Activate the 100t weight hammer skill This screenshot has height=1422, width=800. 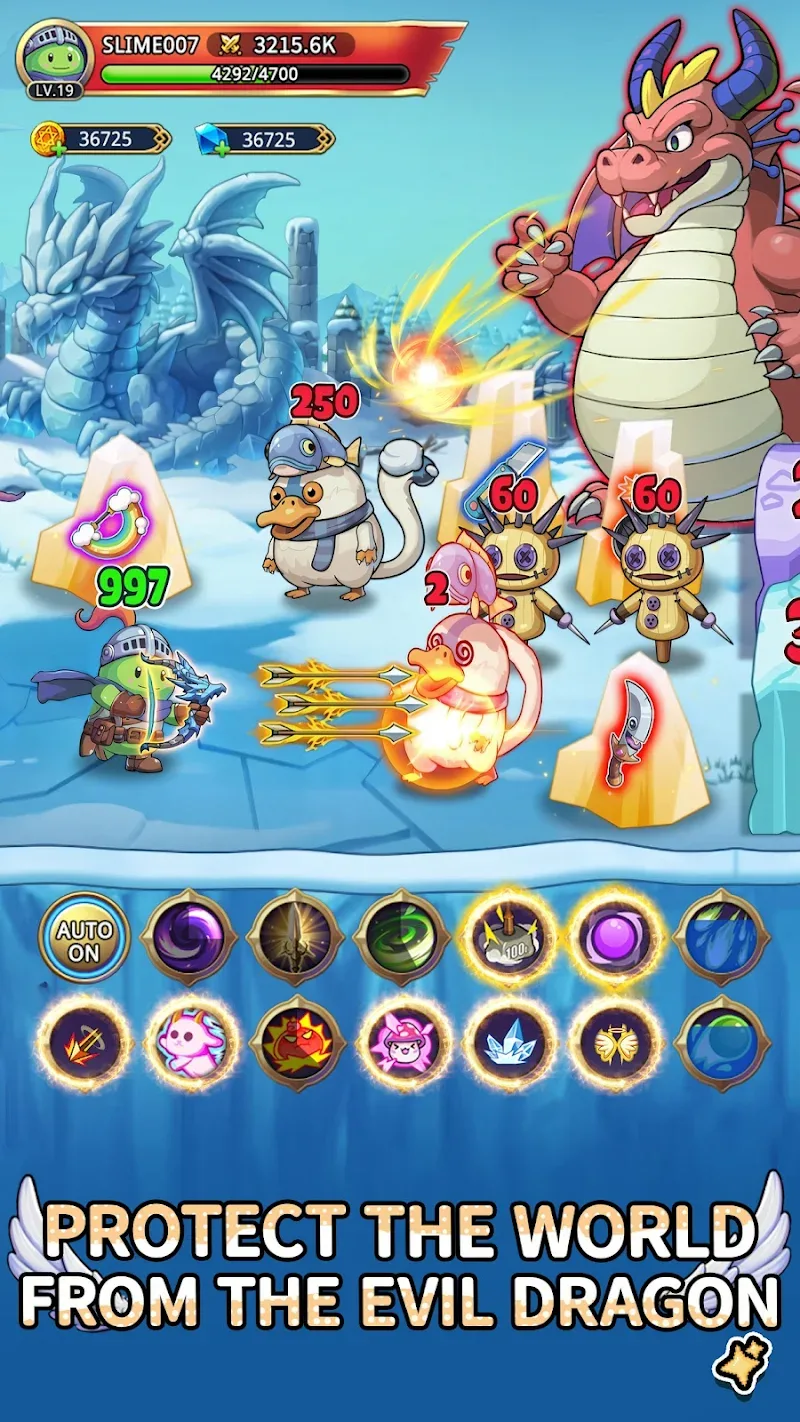pos(510,940)
